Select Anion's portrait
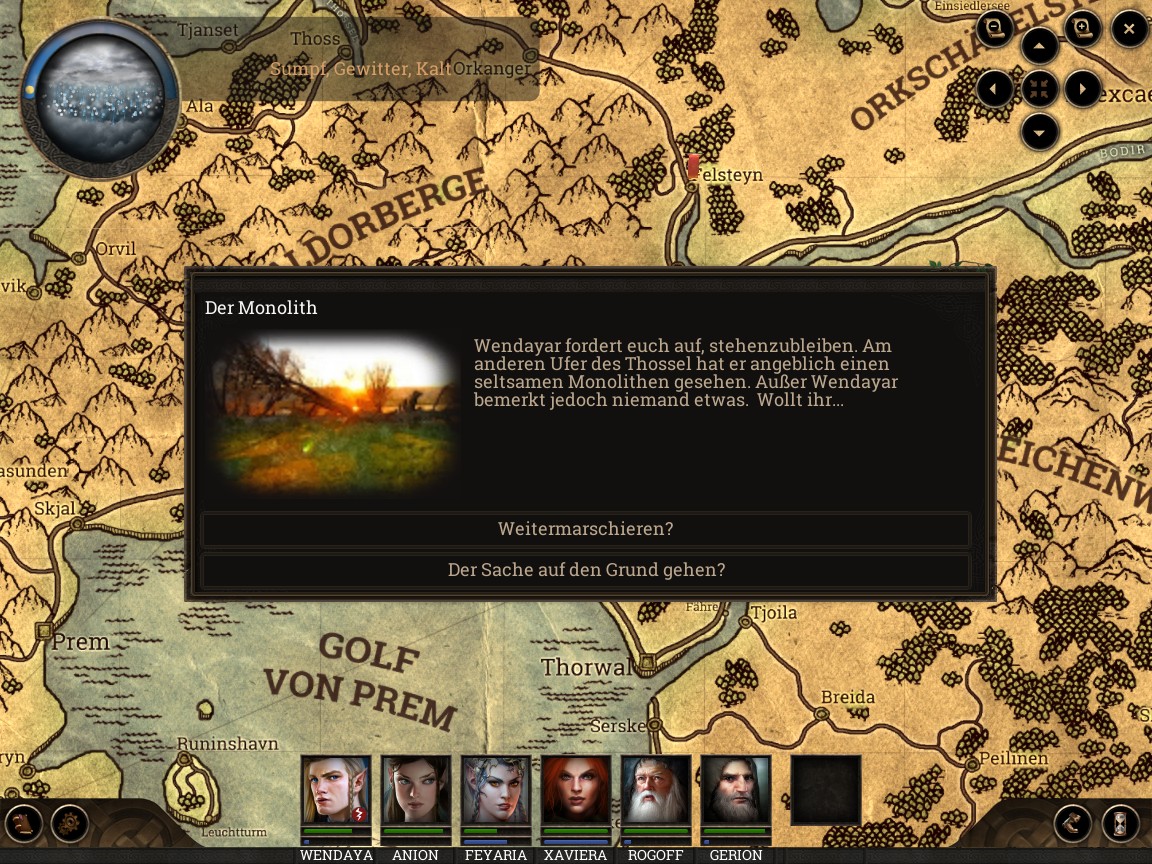Image resolution: width=1152 pixels, height=864 pixels. [x=416, y=790]
